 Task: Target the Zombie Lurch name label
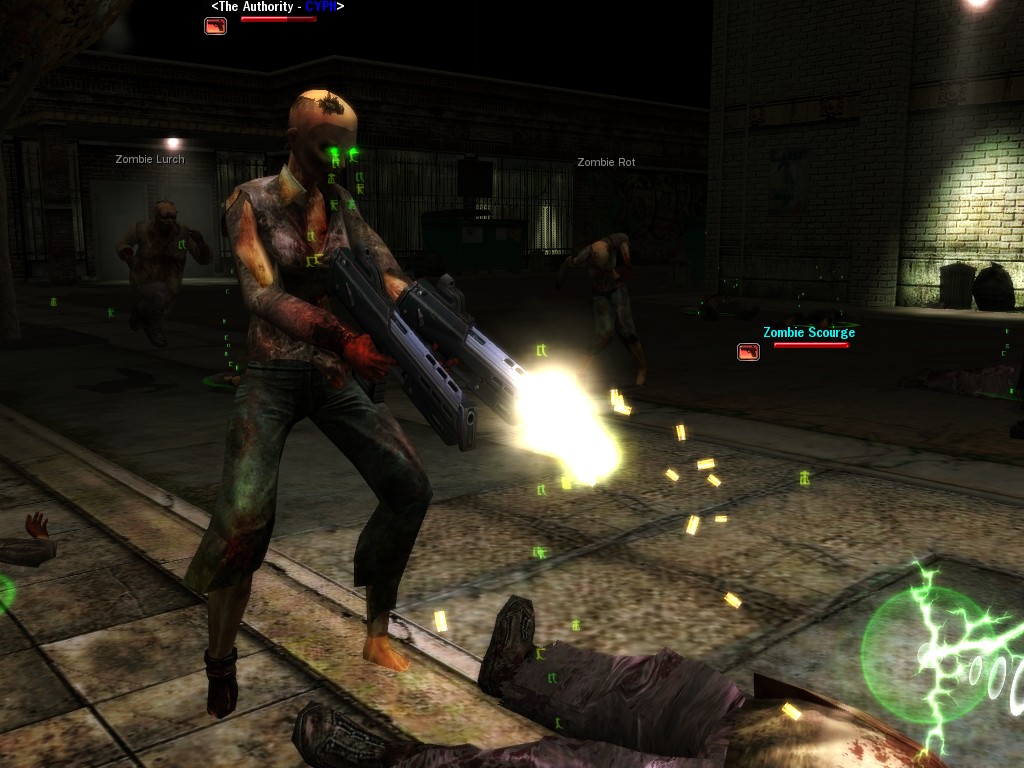(150, 159)
